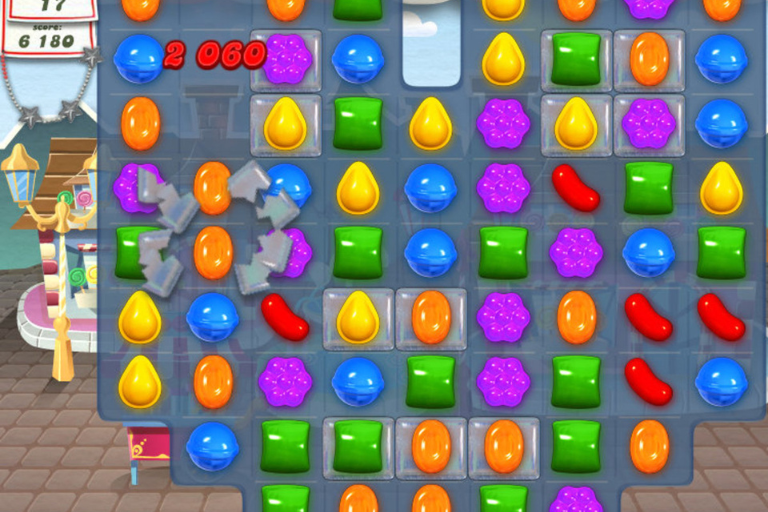Select the green jelly-tile candy right of a plain green square

click(358, 446)
